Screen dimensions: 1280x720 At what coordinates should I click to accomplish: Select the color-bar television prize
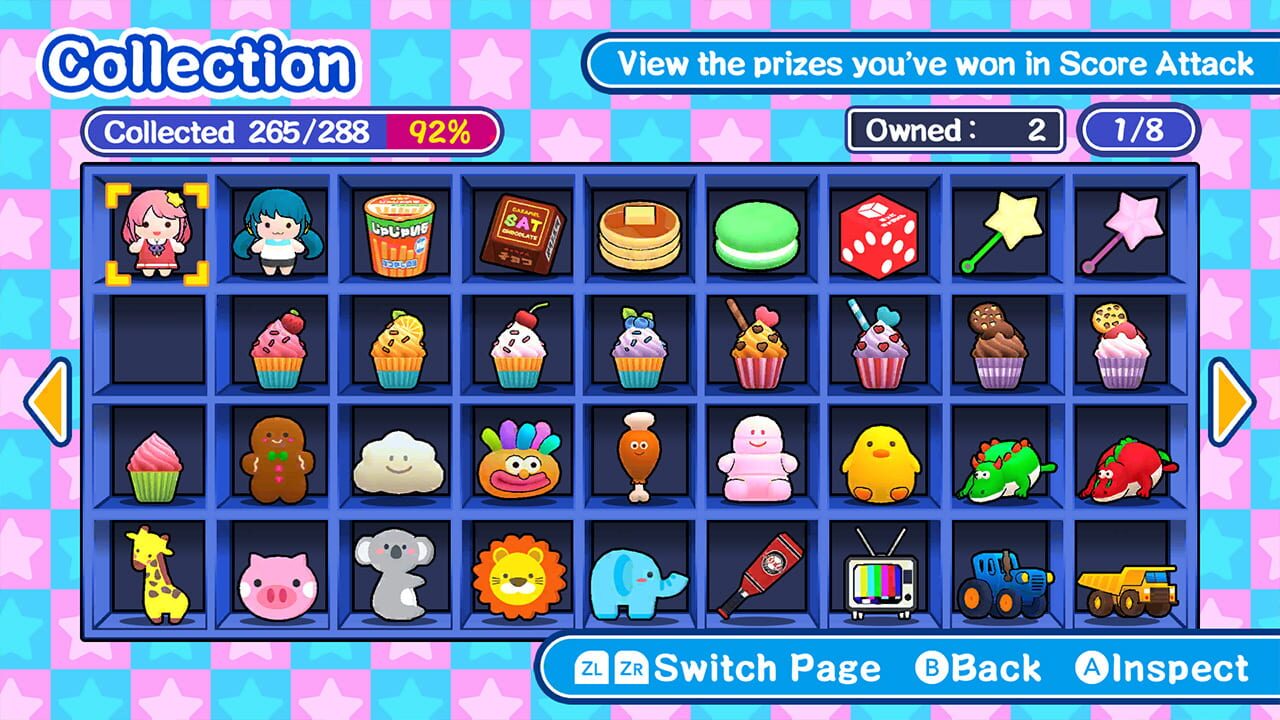coord(879,578)
